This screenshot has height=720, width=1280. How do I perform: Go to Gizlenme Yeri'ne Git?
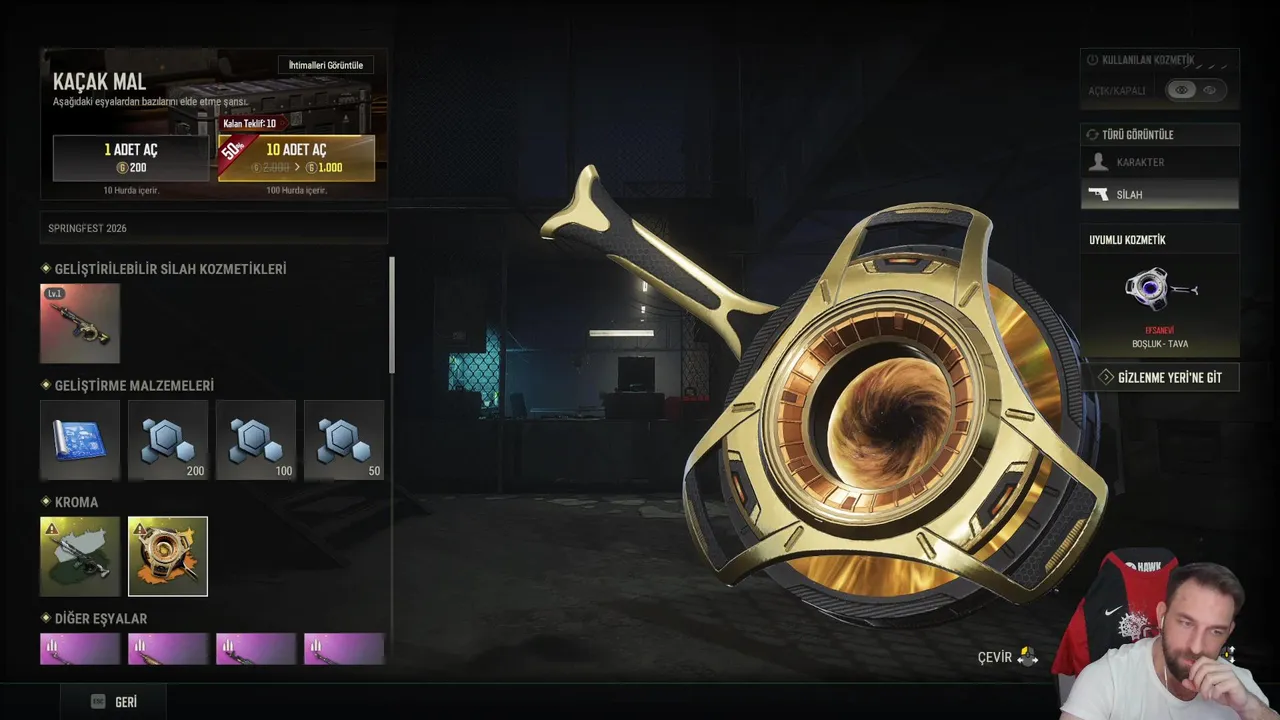(1160, 377)
